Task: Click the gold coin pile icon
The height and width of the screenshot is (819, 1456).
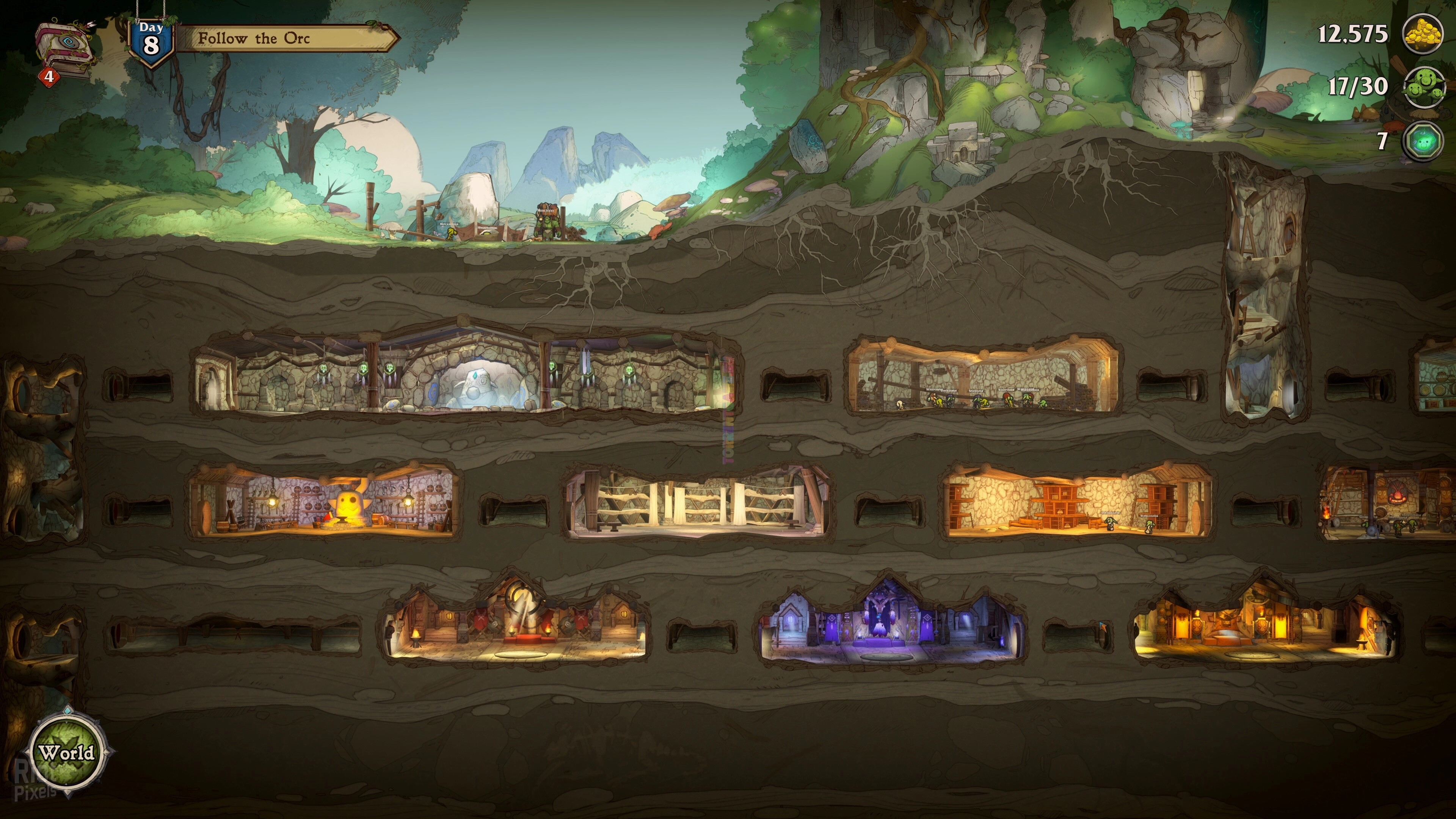Action: point(1423,35)
